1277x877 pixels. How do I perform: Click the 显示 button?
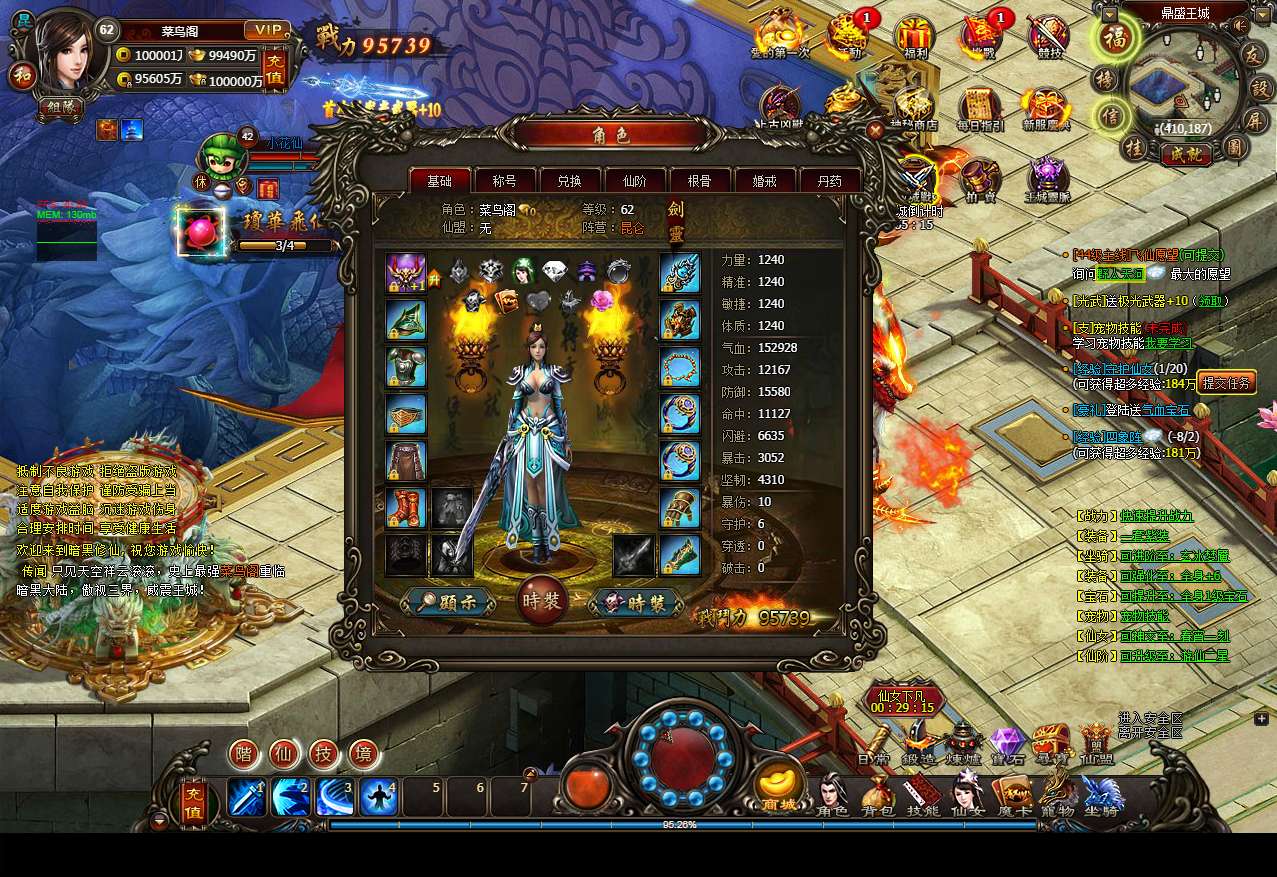[x=451, y=602]
